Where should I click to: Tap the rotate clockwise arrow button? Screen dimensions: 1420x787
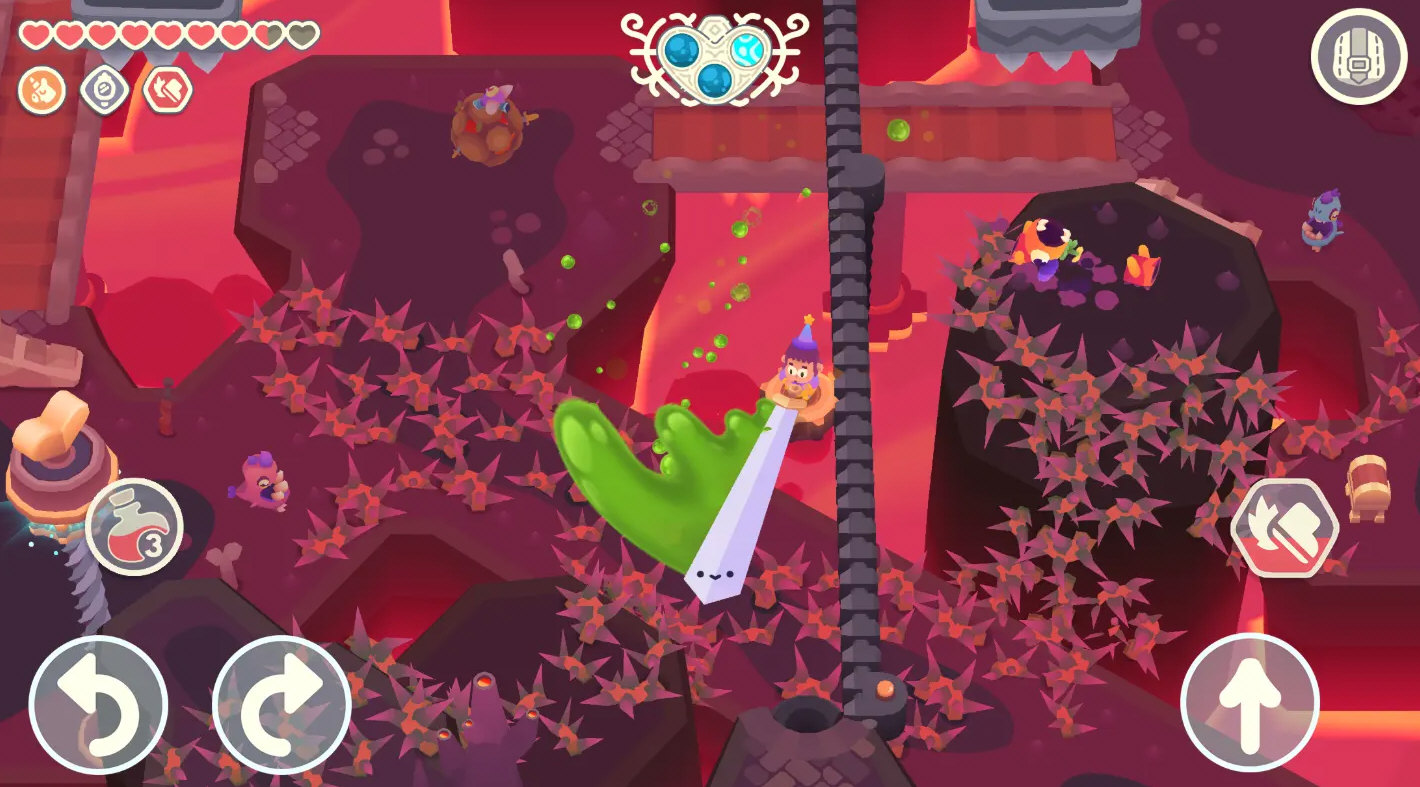point(281,704)
